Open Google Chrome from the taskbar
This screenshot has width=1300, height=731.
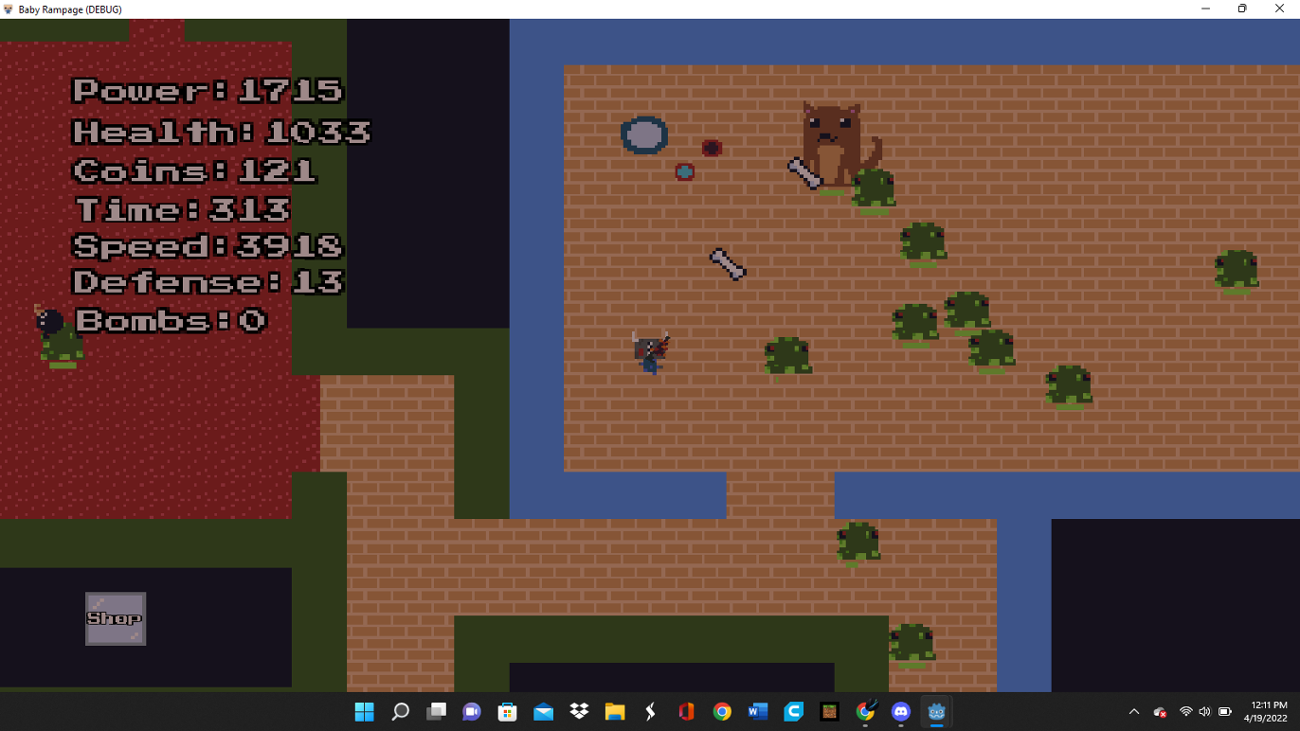(723, 712)
